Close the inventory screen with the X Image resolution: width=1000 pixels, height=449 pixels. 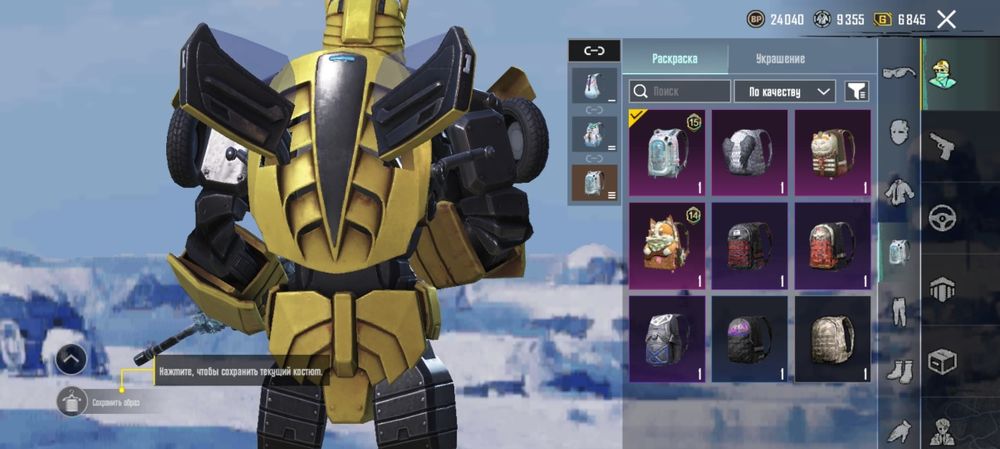tap(946, 19)
